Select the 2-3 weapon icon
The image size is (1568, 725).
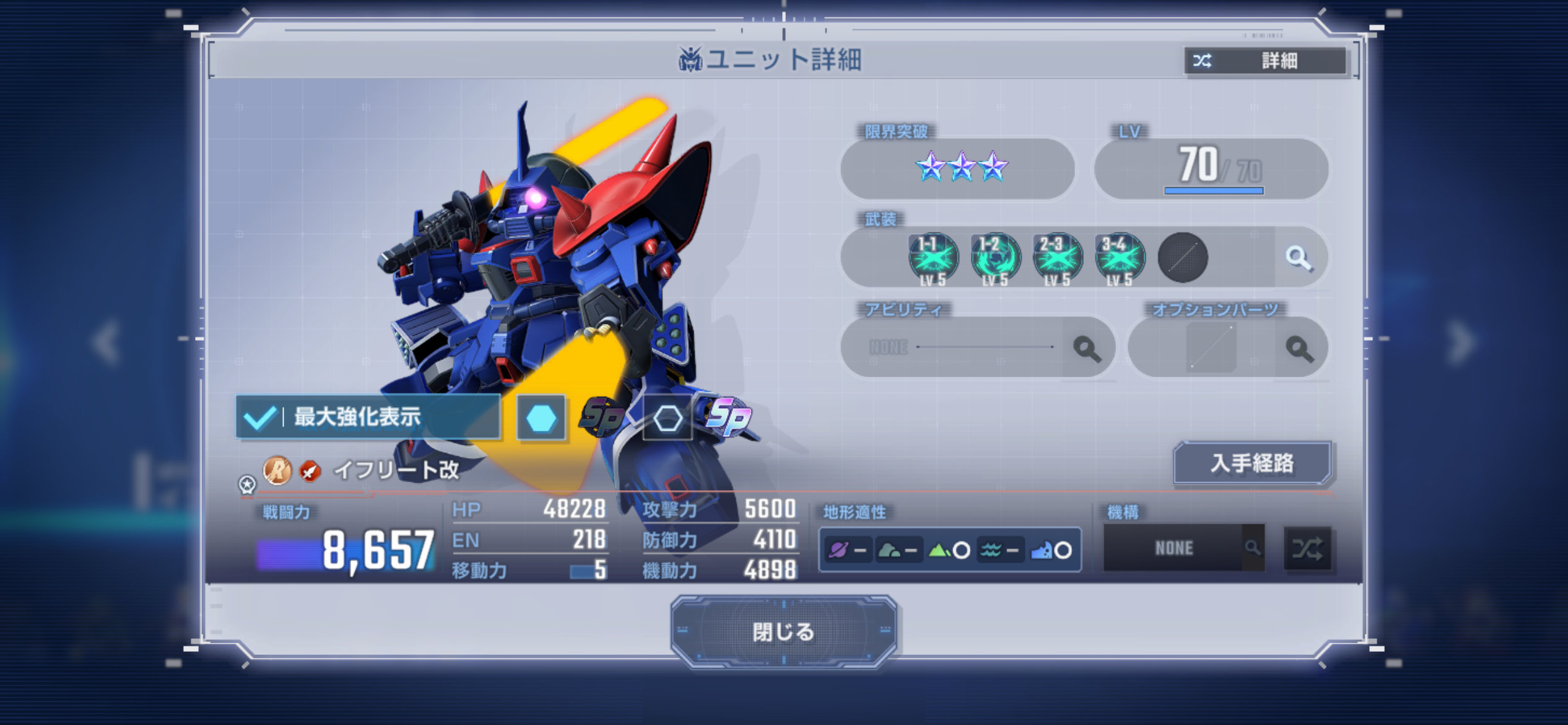(1057, 258)
